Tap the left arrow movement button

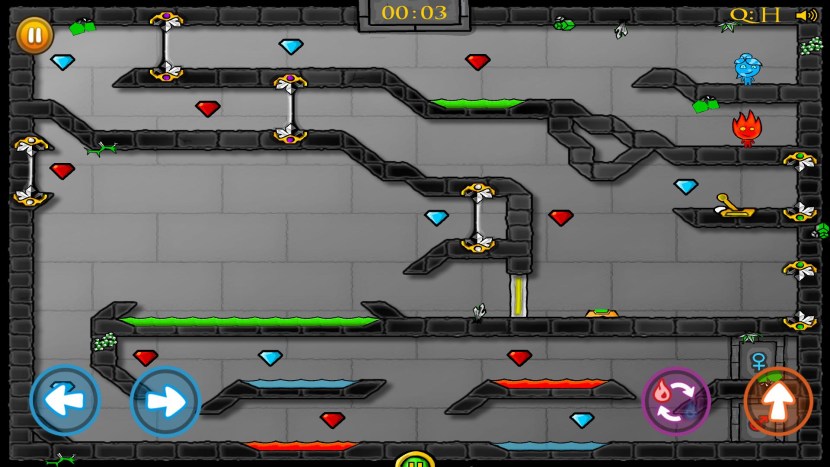pos(65,401)
